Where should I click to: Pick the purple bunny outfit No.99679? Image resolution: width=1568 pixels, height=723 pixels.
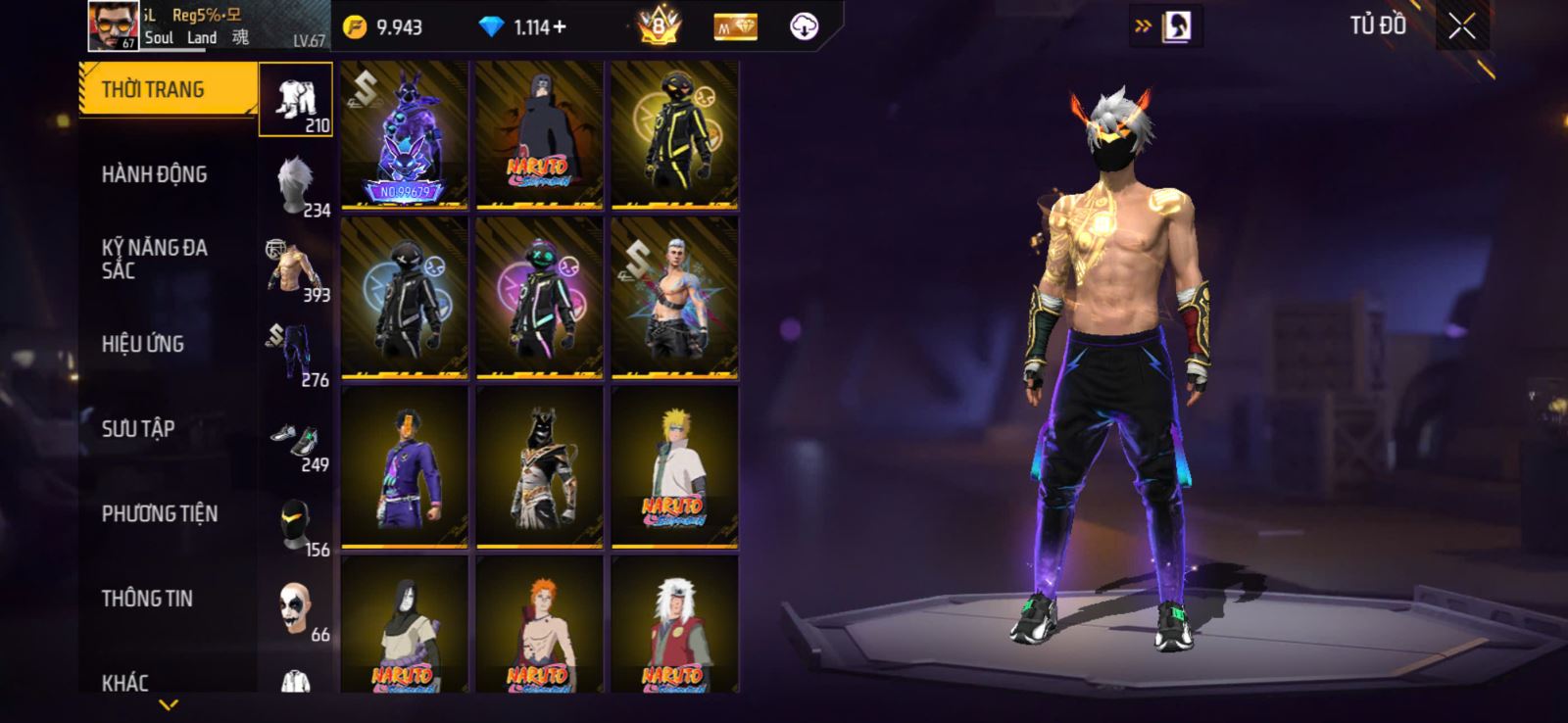coord(405,135)
